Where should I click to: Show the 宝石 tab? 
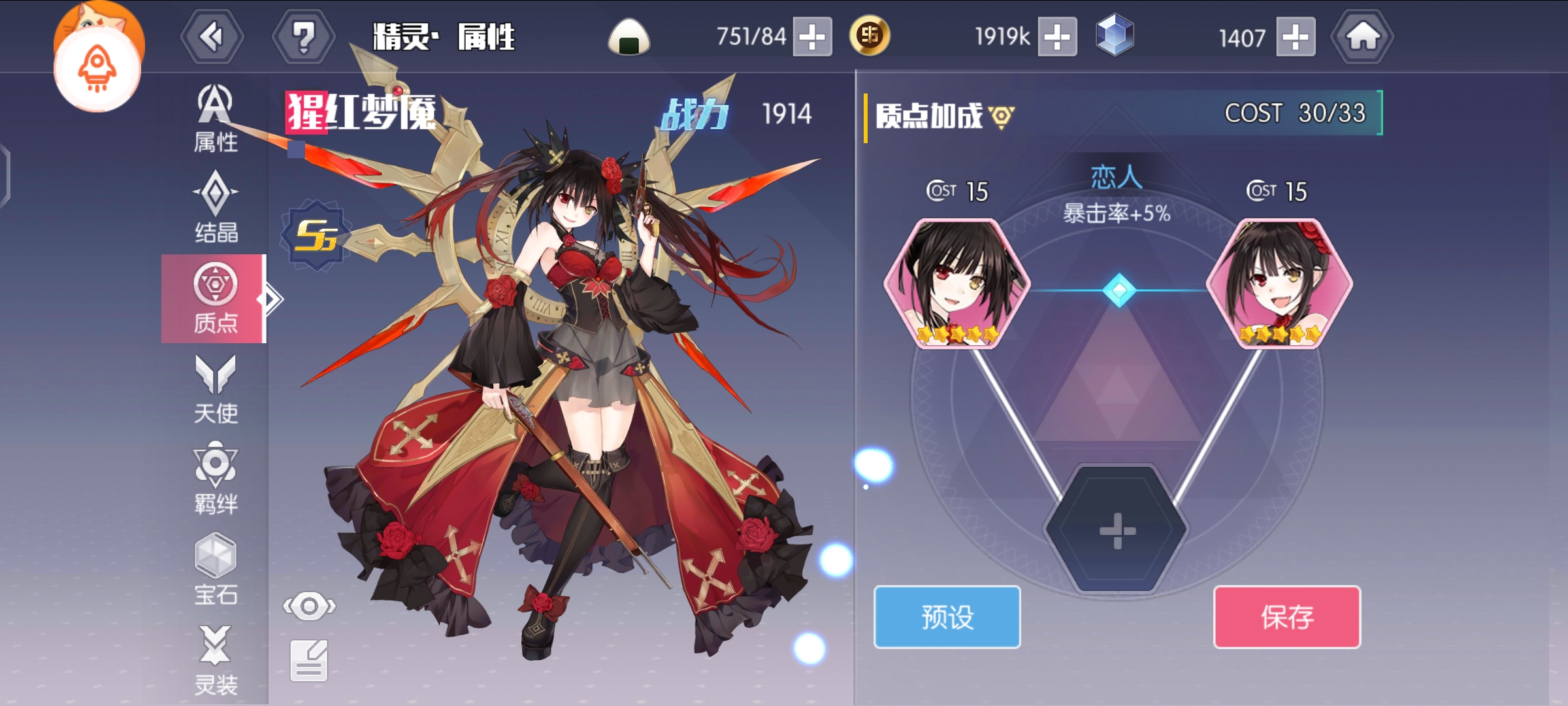click(215, 570)
